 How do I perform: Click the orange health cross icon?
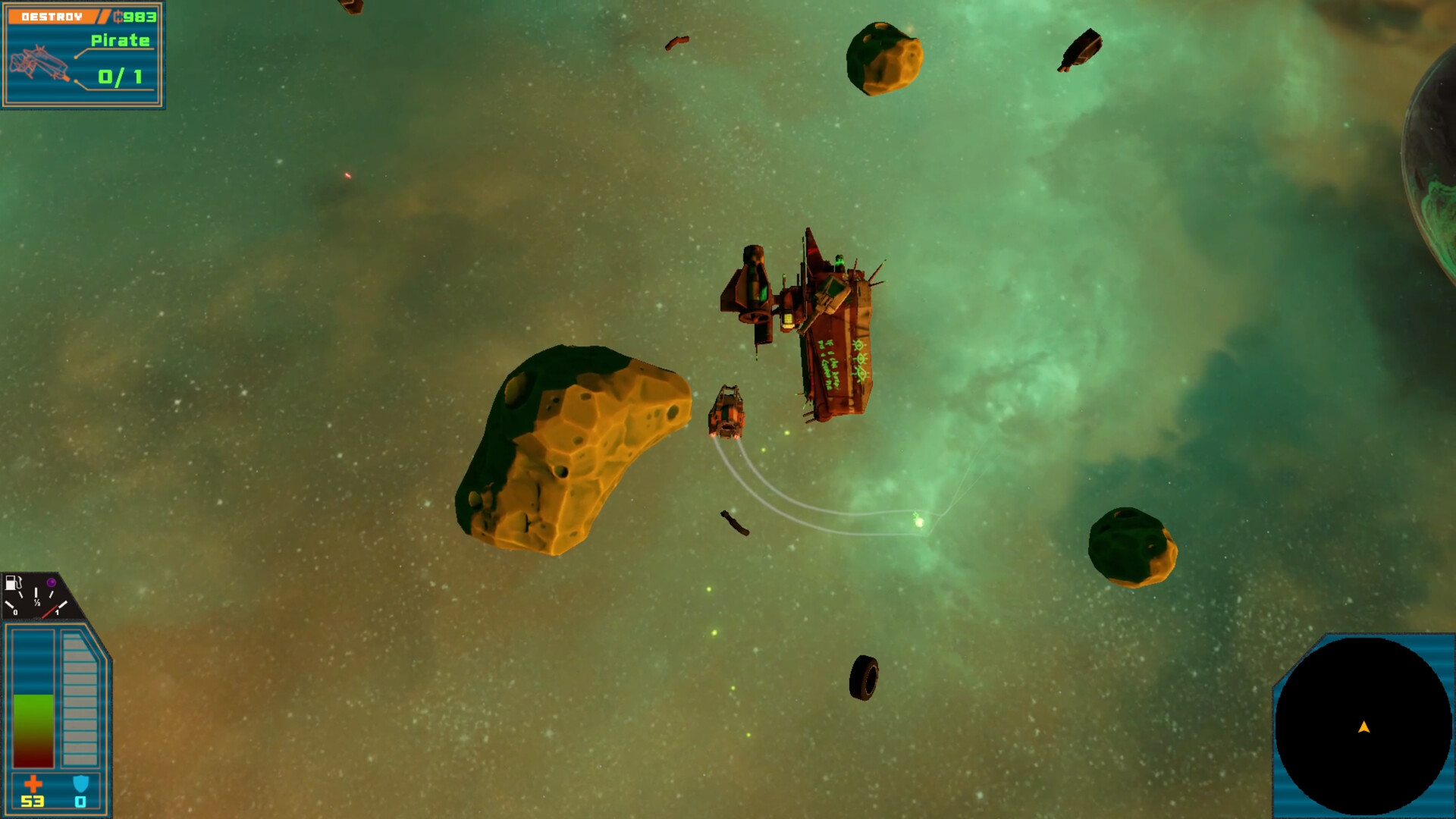click(34, 783)
